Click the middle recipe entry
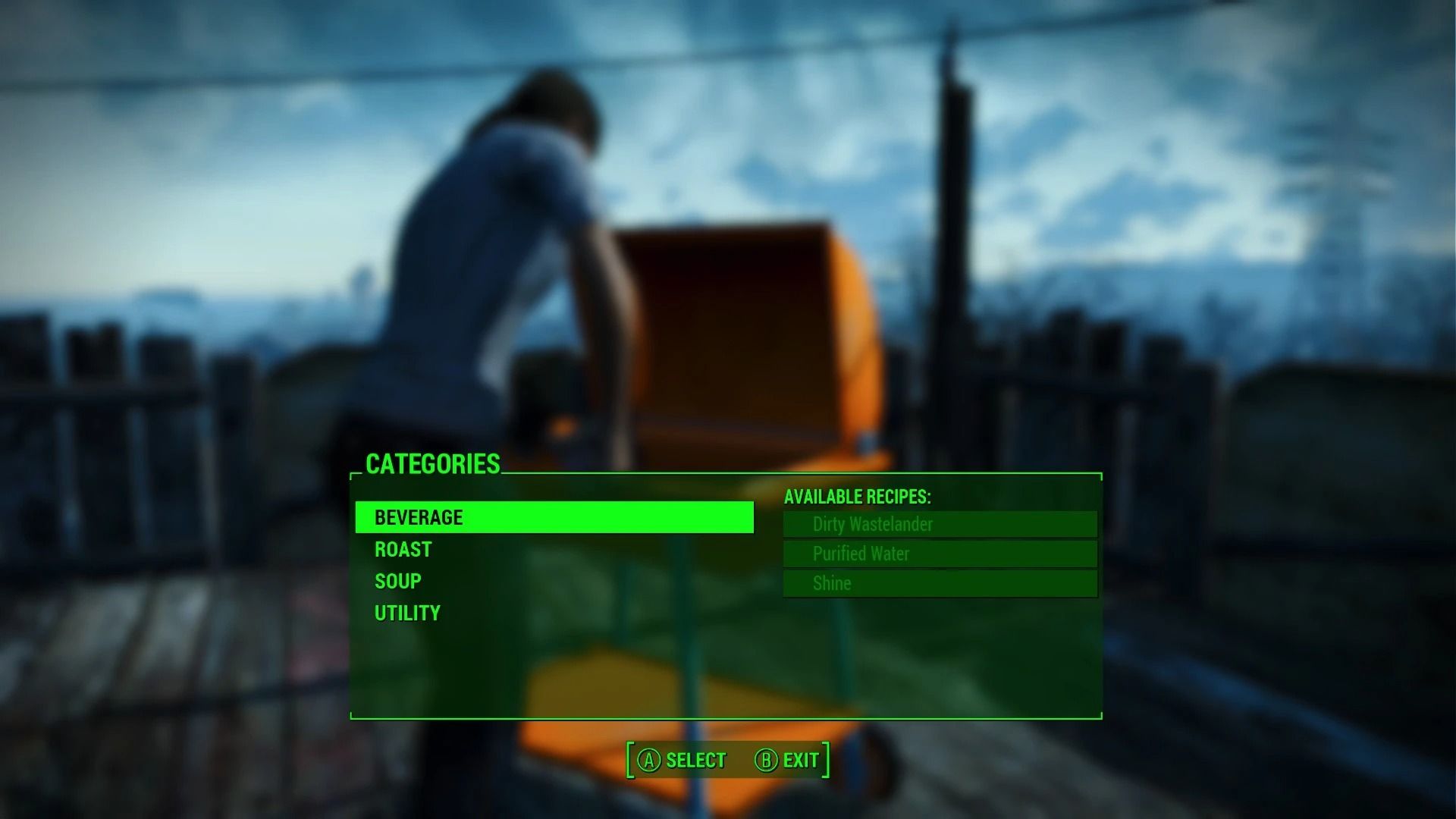 (x=939, y=554)
